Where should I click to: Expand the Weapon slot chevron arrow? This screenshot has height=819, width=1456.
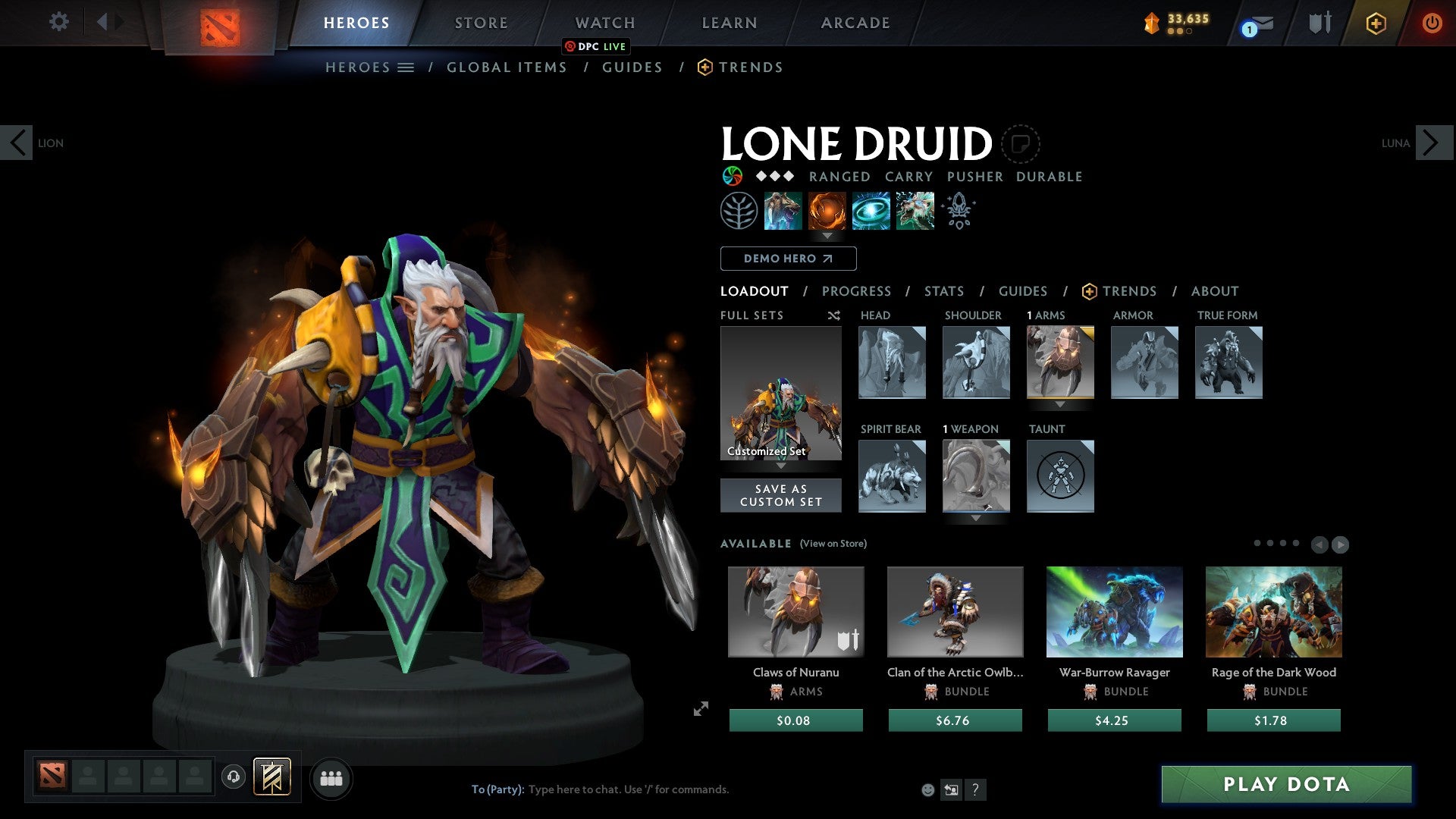(977, 520)
